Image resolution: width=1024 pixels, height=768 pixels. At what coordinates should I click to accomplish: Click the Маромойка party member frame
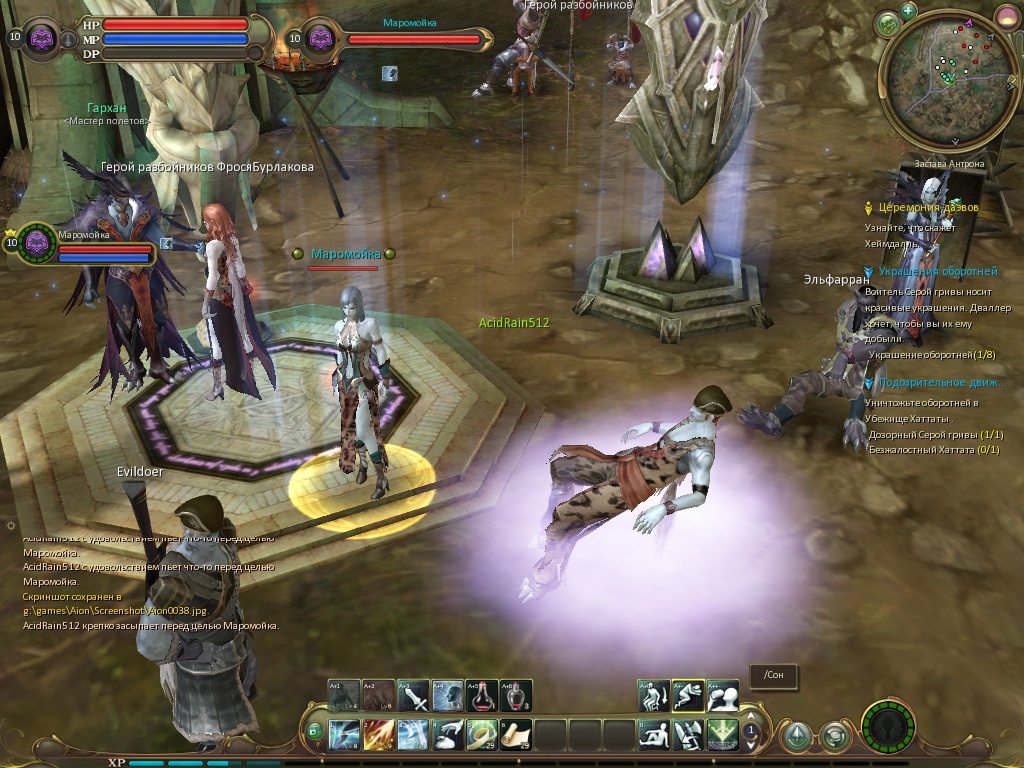coord(38,243)
